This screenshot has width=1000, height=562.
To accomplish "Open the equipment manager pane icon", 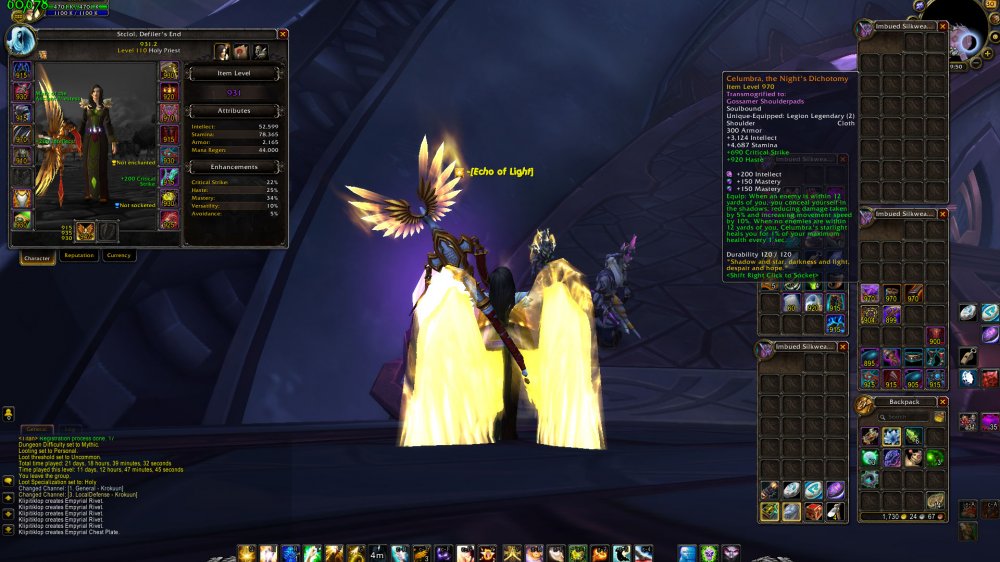I will (259, 52).
